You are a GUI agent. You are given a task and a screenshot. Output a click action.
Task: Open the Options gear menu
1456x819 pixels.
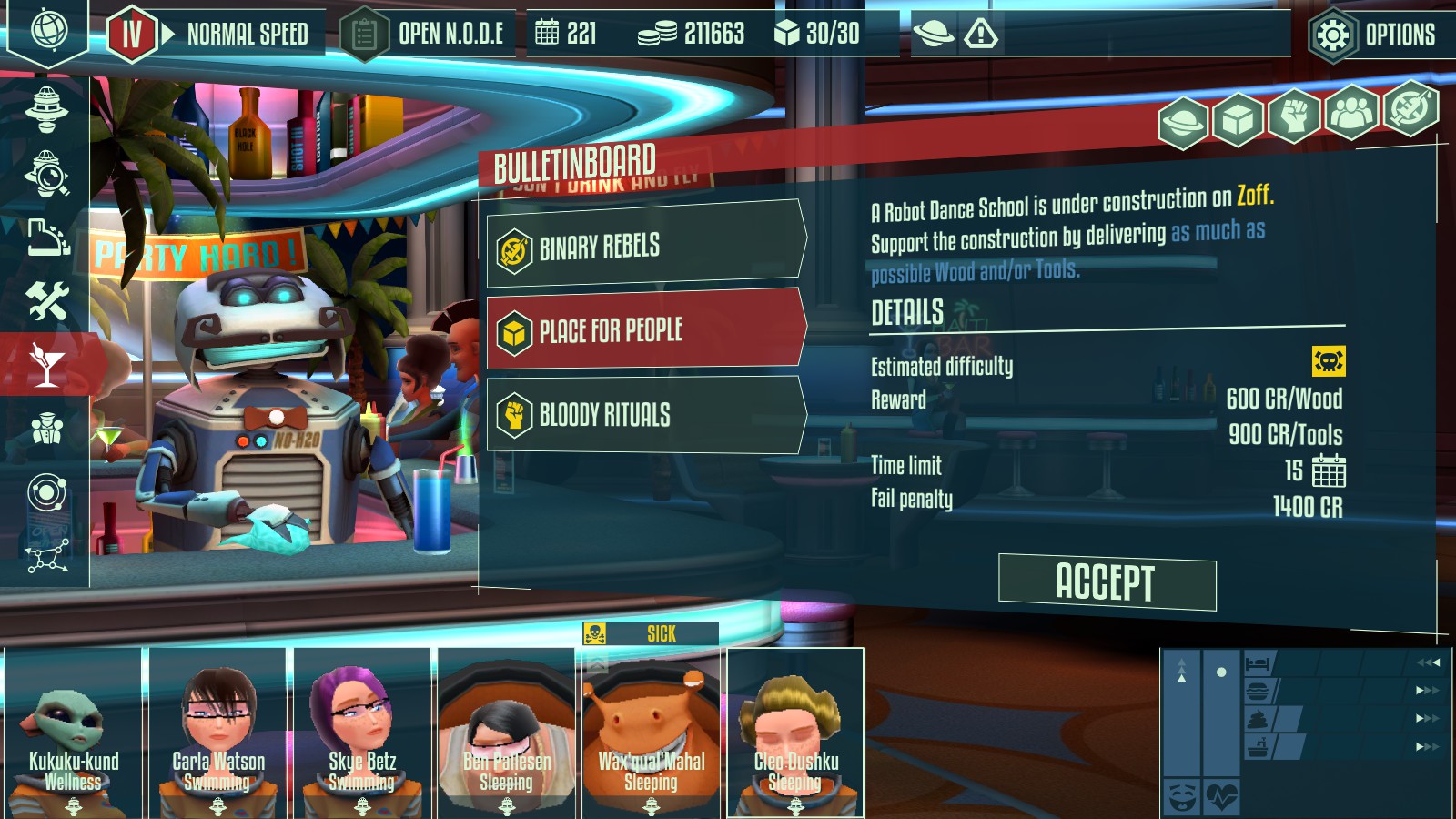click(x=1372, y=35)
